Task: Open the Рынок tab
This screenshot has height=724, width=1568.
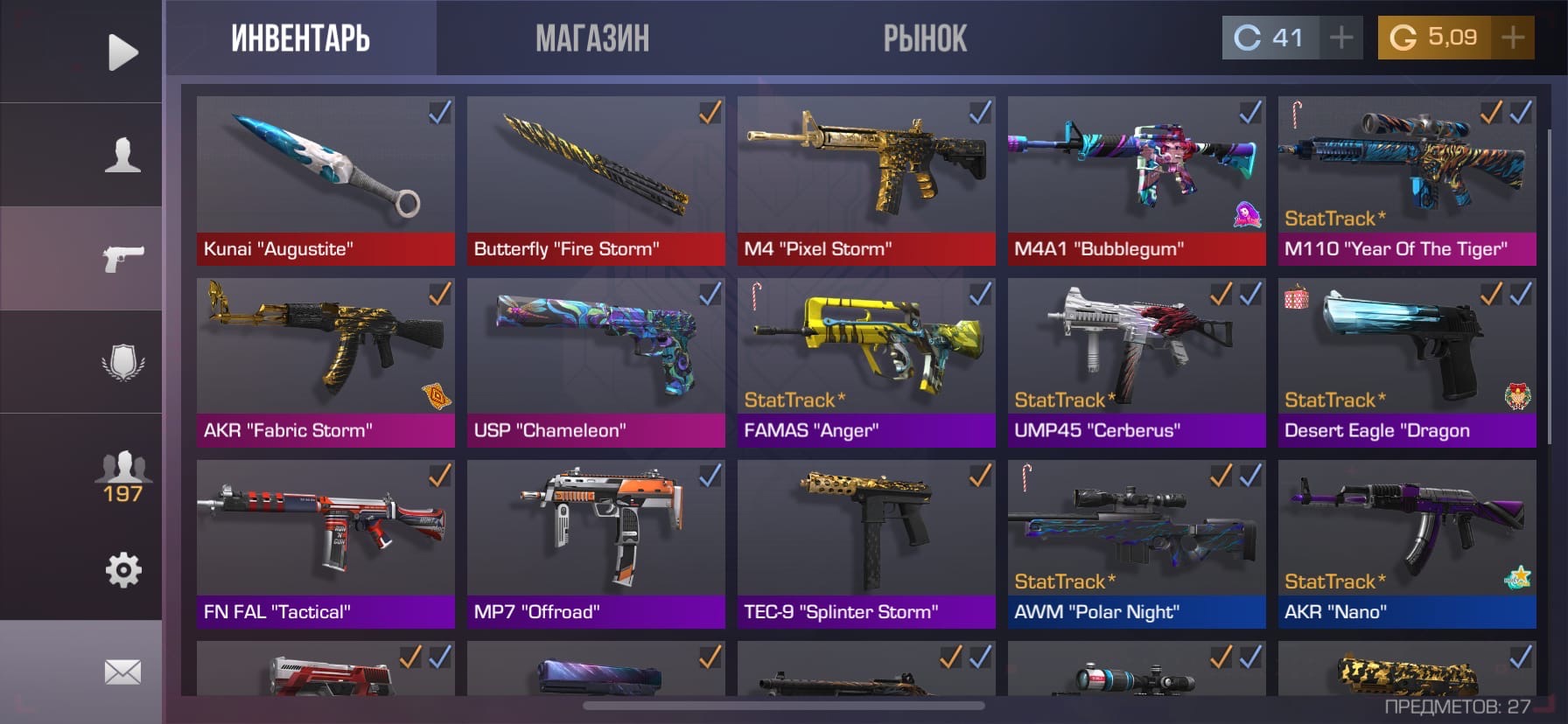Action: pos(924,38)
